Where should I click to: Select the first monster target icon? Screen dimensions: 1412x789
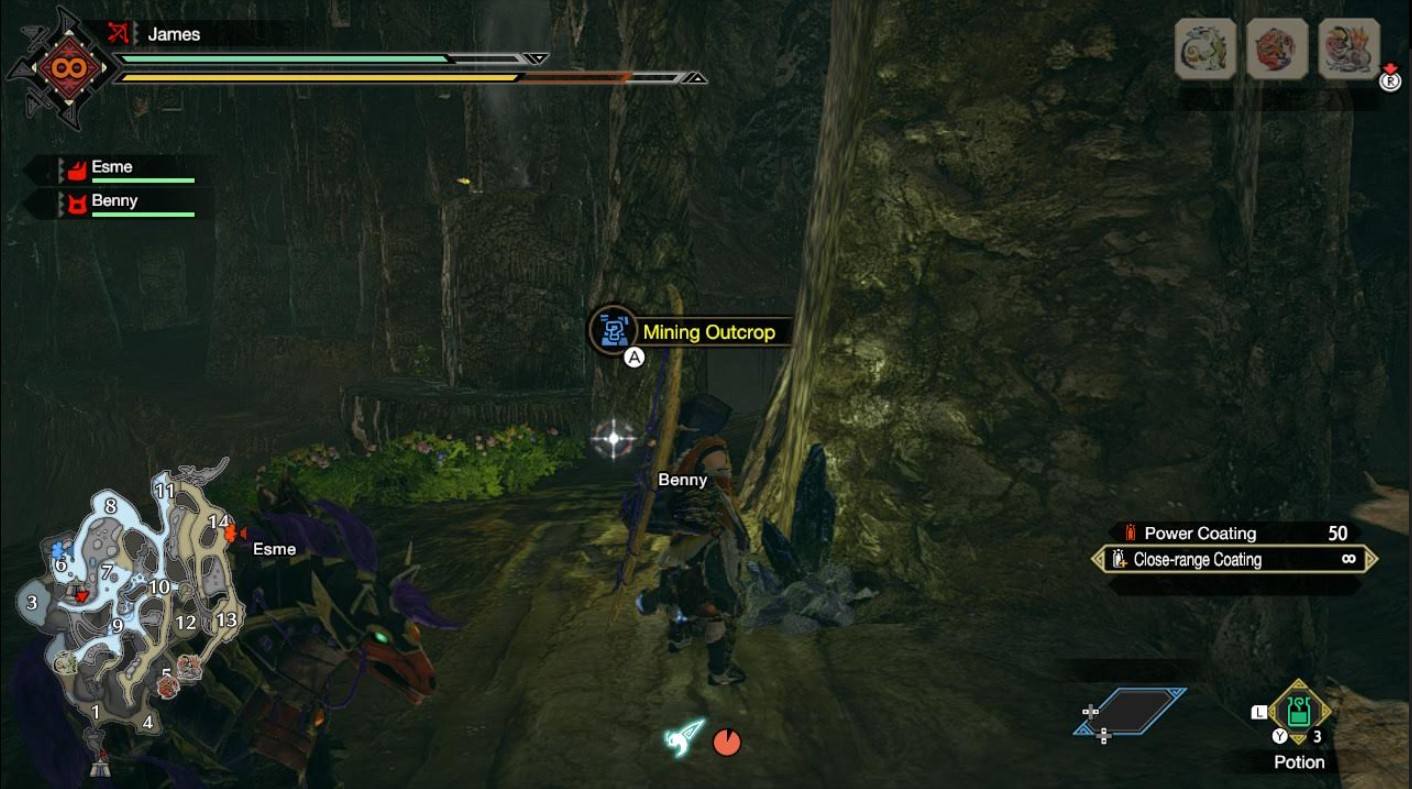1205,48
